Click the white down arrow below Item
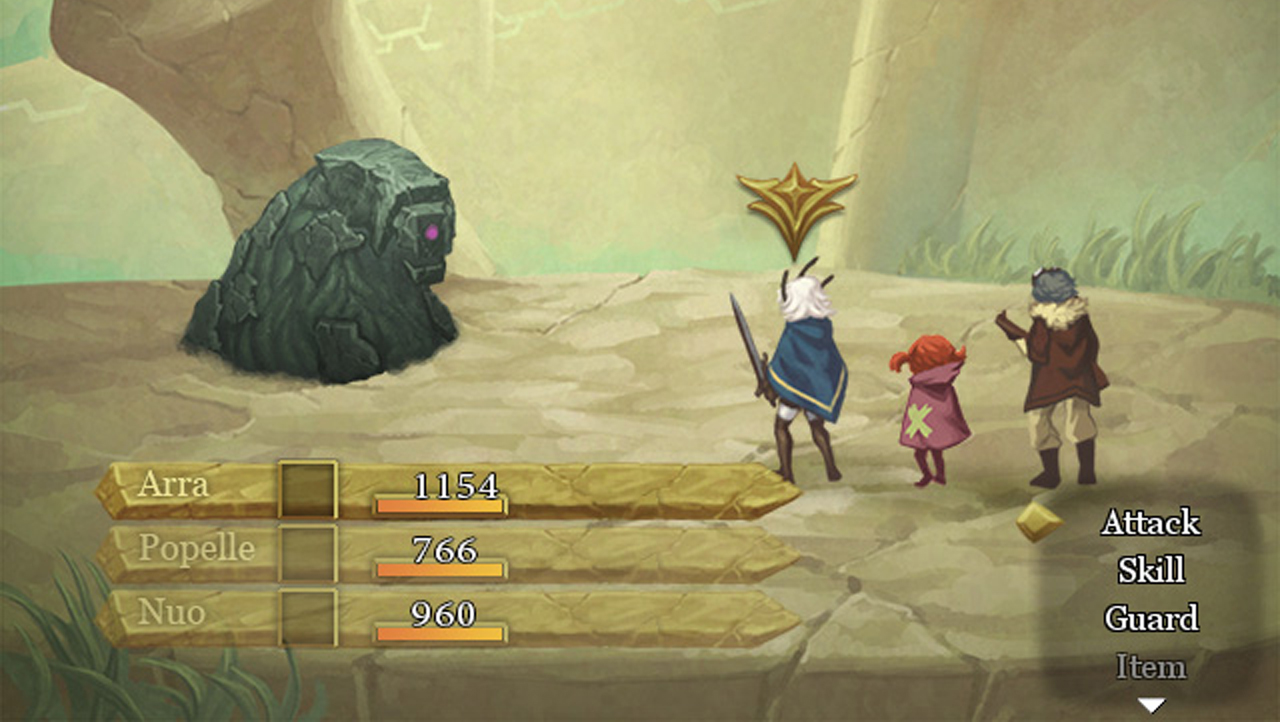The height and width of the screenshot is (722, 1280). [1152, 705]
